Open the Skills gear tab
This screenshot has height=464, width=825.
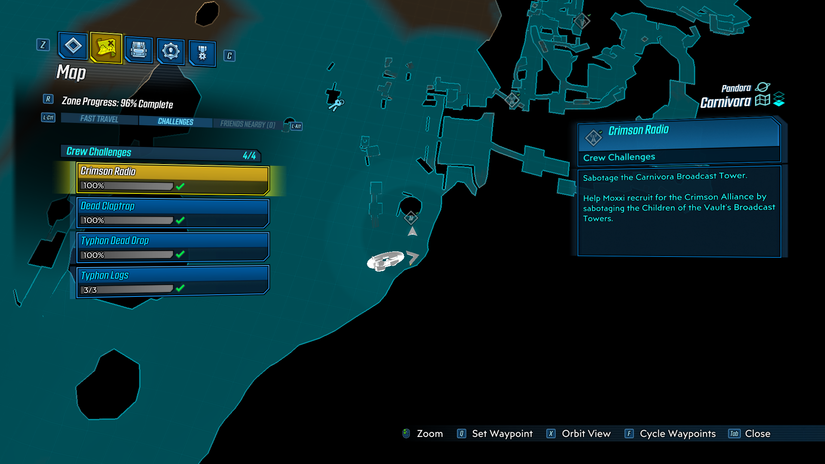coord(171,49)
